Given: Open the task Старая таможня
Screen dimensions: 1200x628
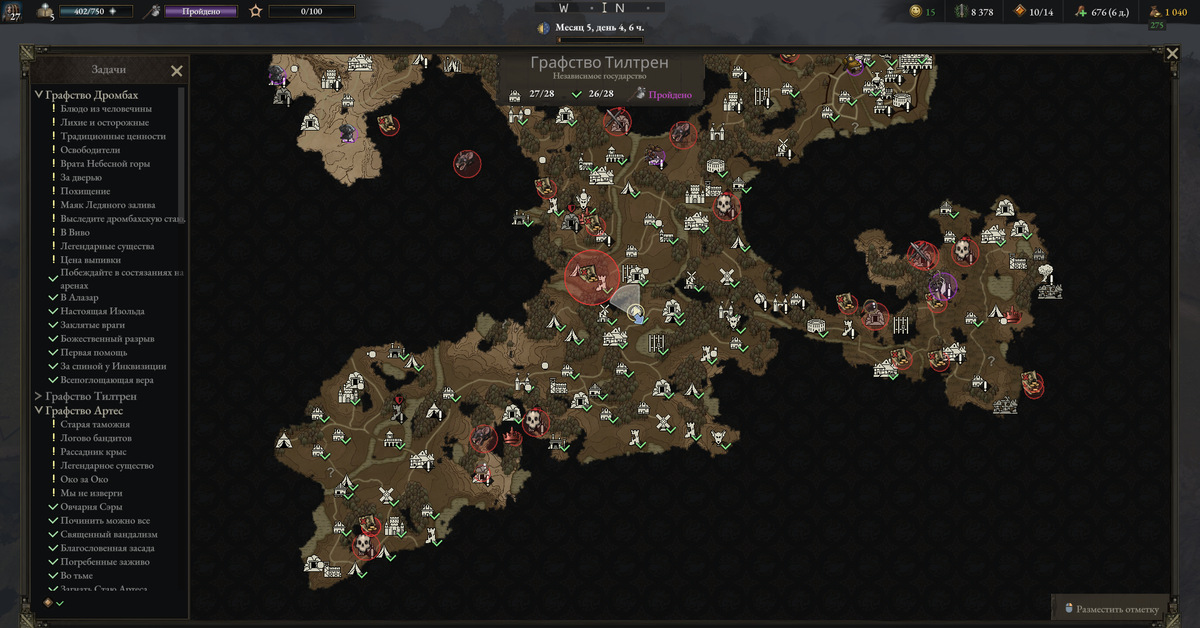Looking at the screenshot, I should tap(104, 424).
